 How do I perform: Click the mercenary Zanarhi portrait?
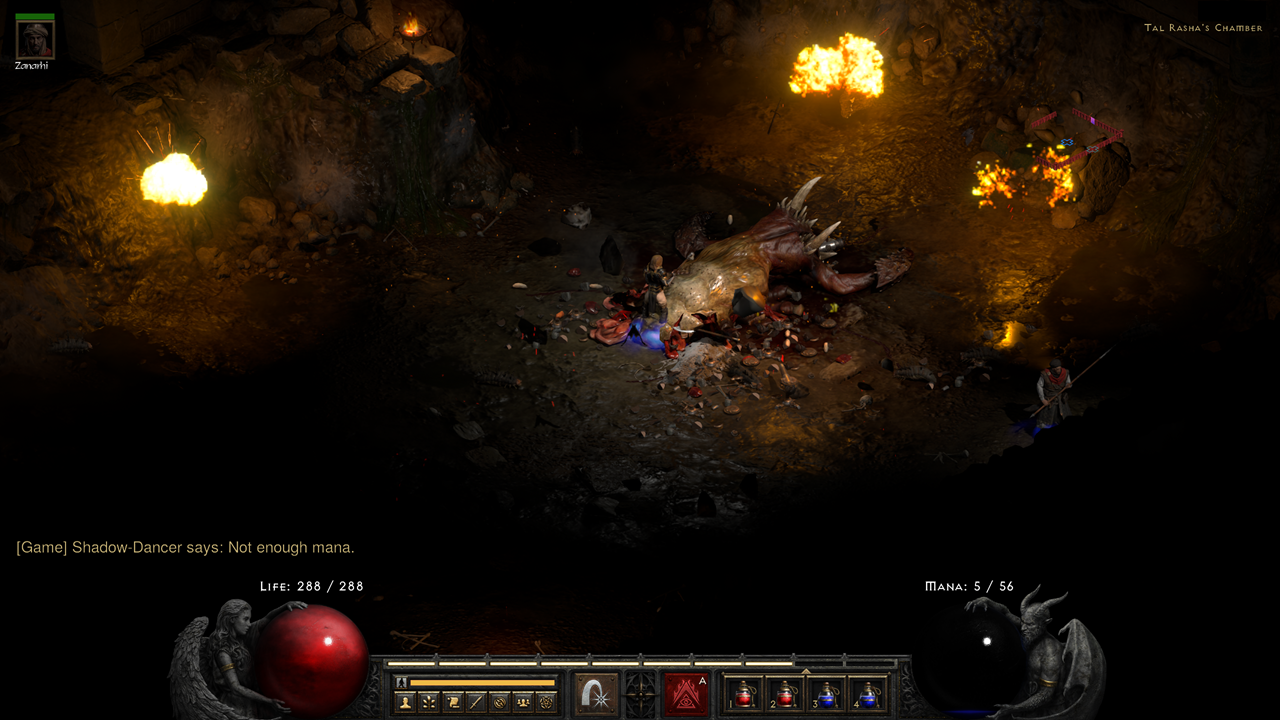click(x=35, y=40)
